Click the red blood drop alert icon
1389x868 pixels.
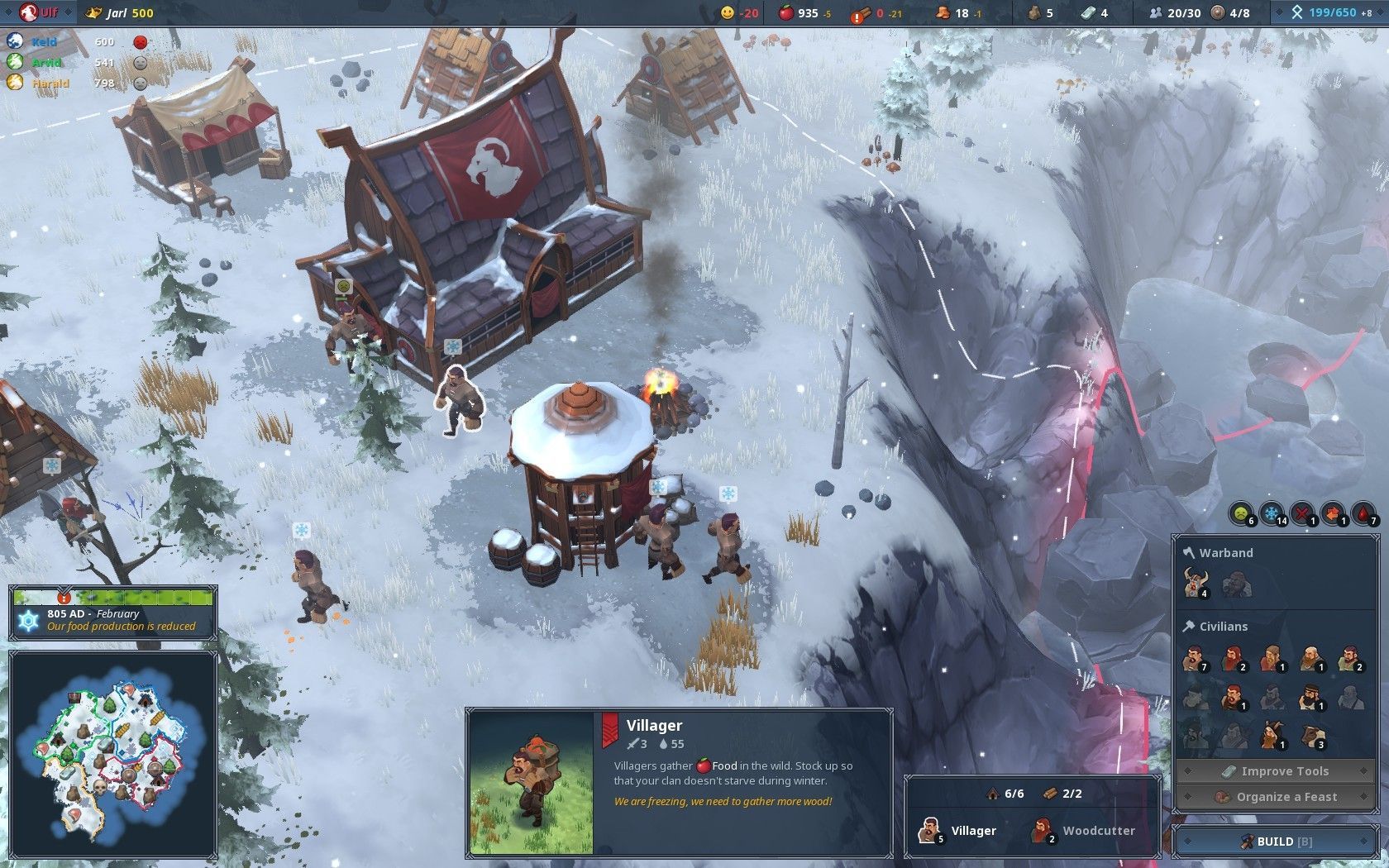1363,514
